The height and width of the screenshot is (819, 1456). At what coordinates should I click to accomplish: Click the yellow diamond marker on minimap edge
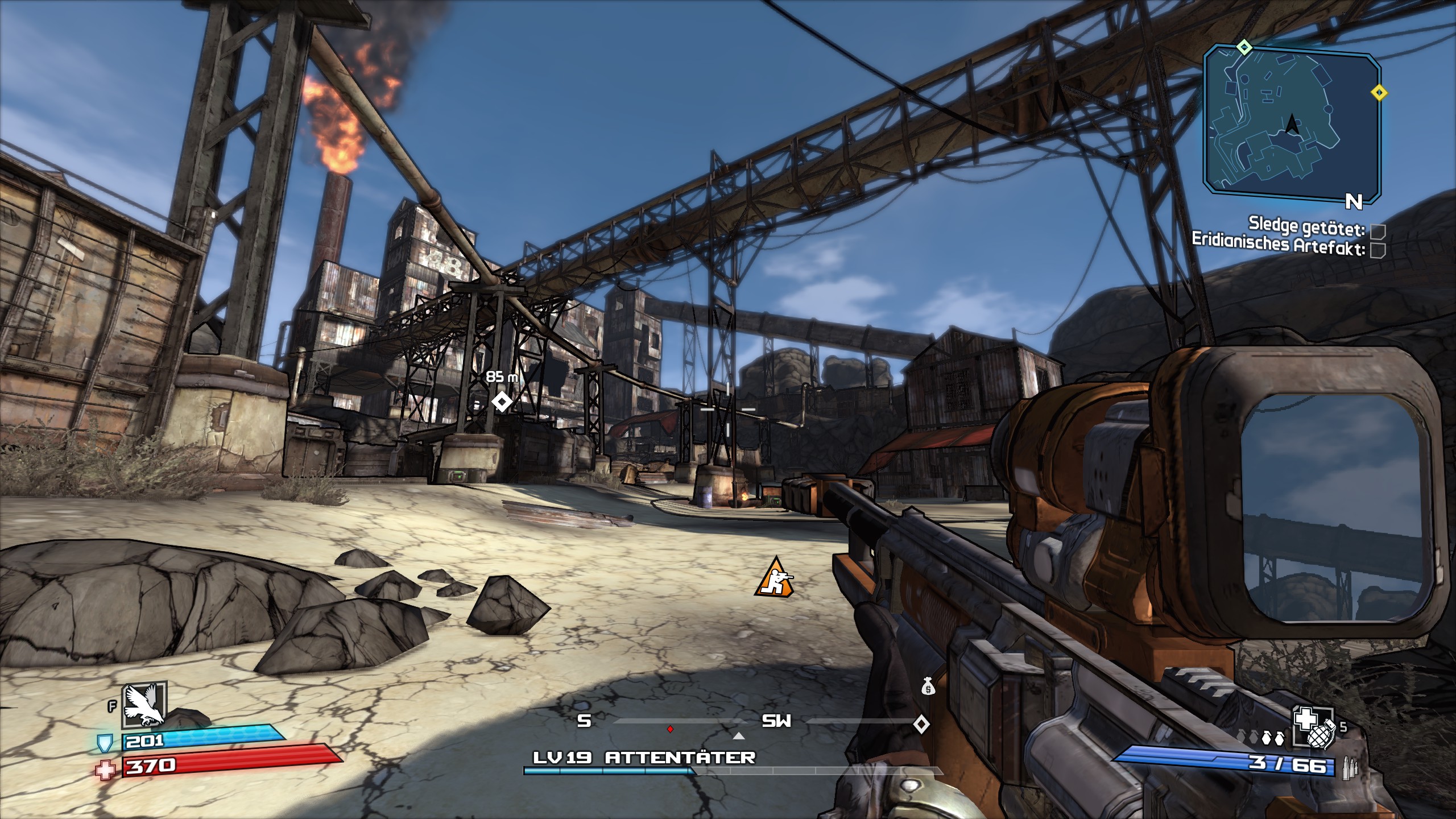tap(1379, 92)
